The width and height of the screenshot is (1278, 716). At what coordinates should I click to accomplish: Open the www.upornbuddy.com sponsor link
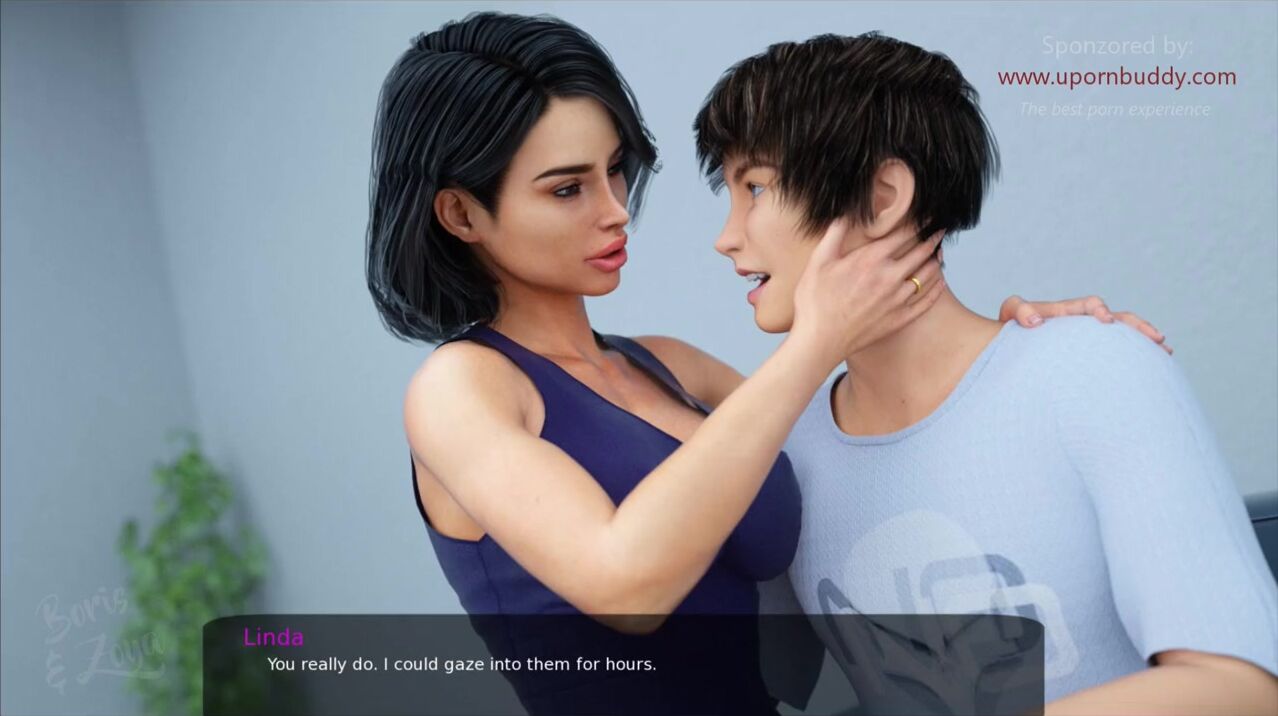coord(1116,77)
